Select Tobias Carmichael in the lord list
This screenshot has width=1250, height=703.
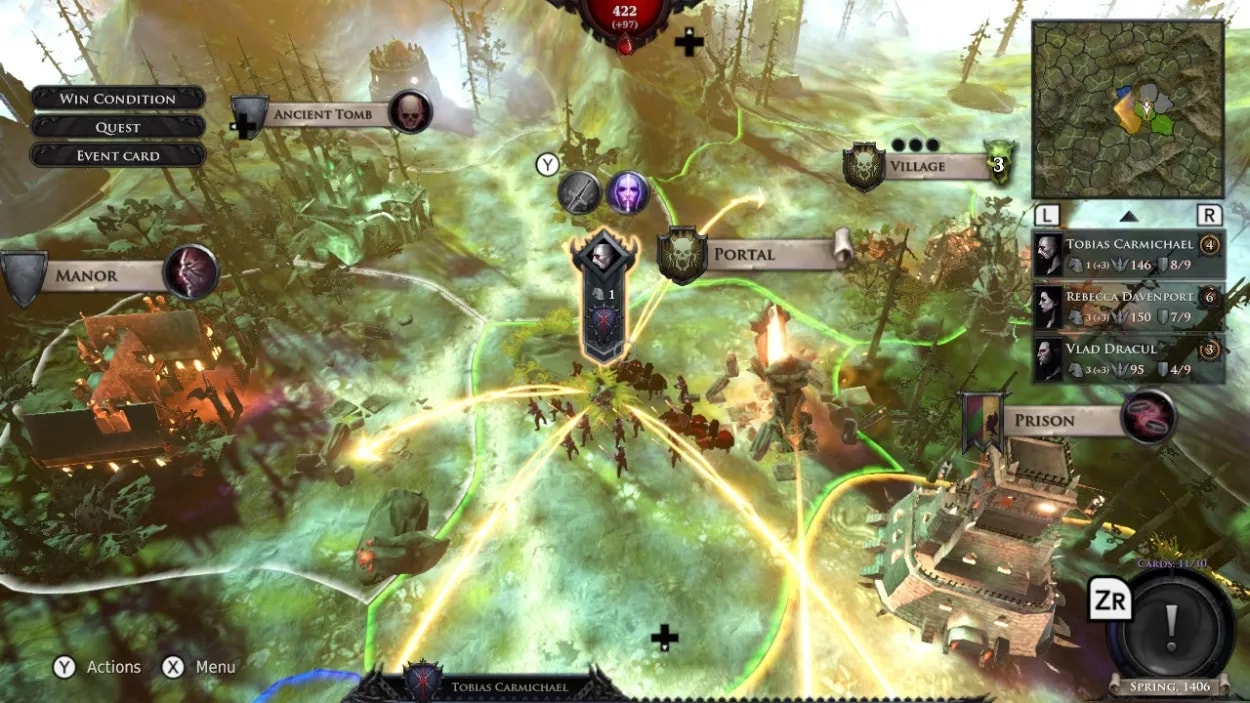pyautogui.click(x=1127, y=254)
